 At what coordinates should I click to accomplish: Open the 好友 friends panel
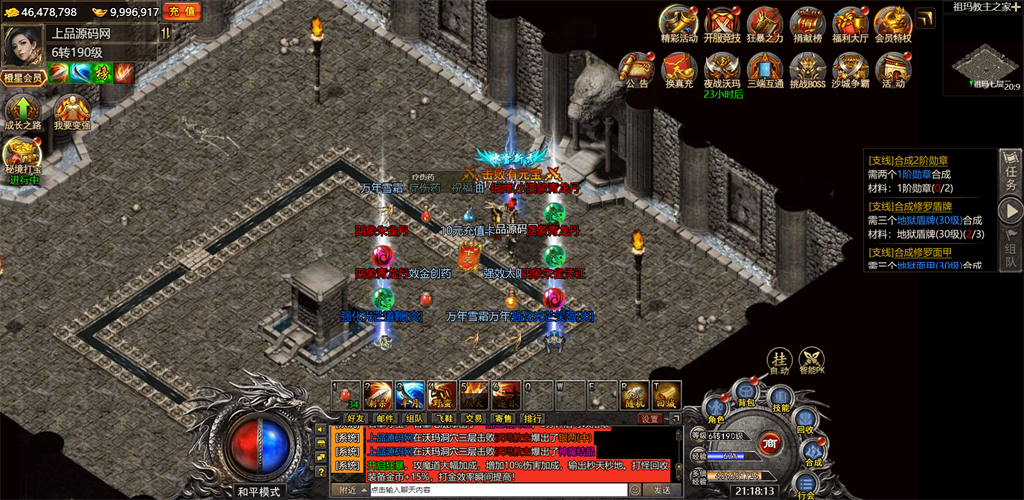355,418
